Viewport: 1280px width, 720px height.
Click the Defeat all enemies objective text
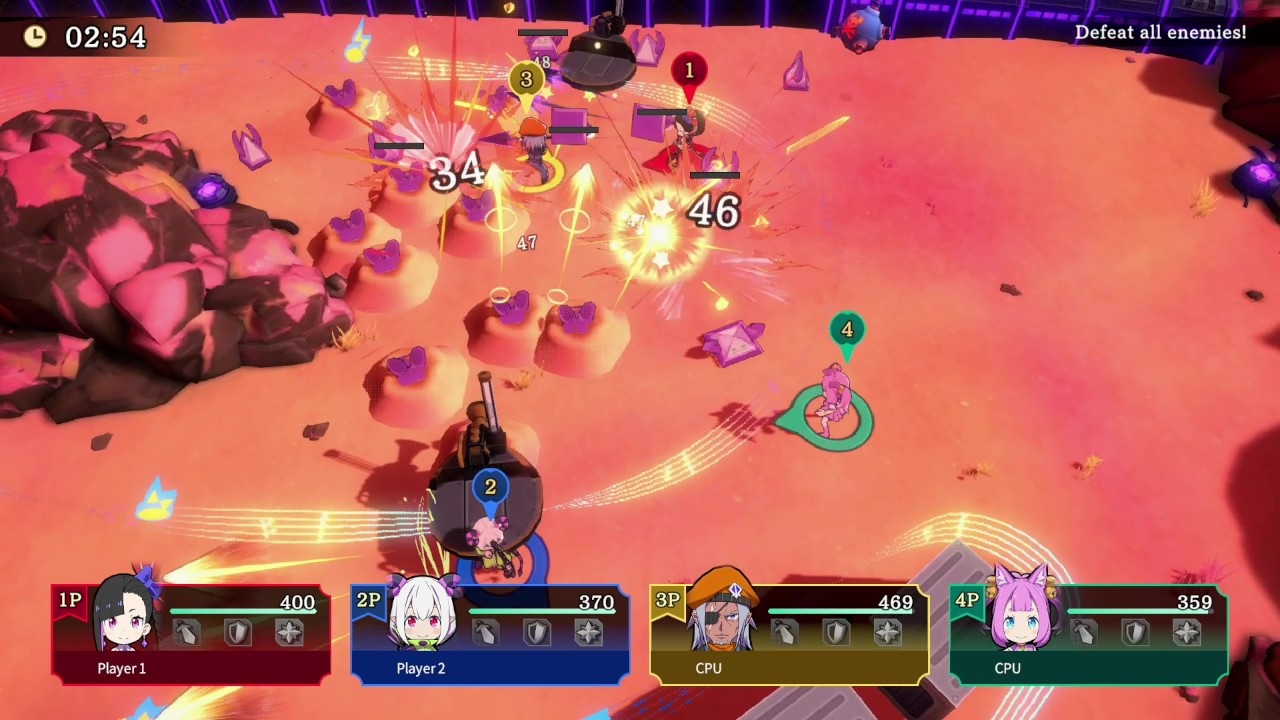tap(1159, 32)
